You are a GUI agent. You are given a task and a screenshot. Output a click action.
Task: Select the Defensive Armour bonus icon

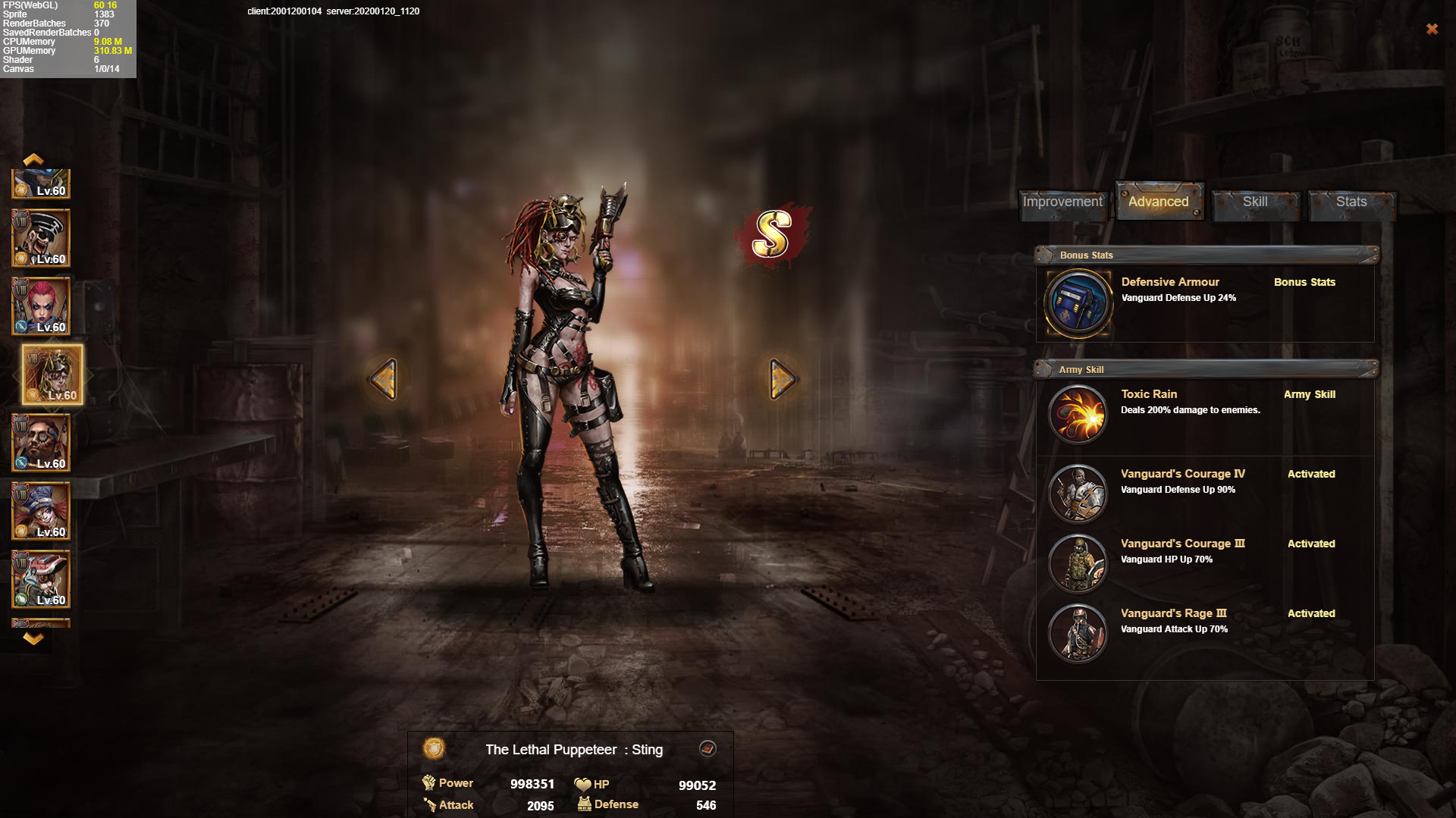pos(1078,303)
